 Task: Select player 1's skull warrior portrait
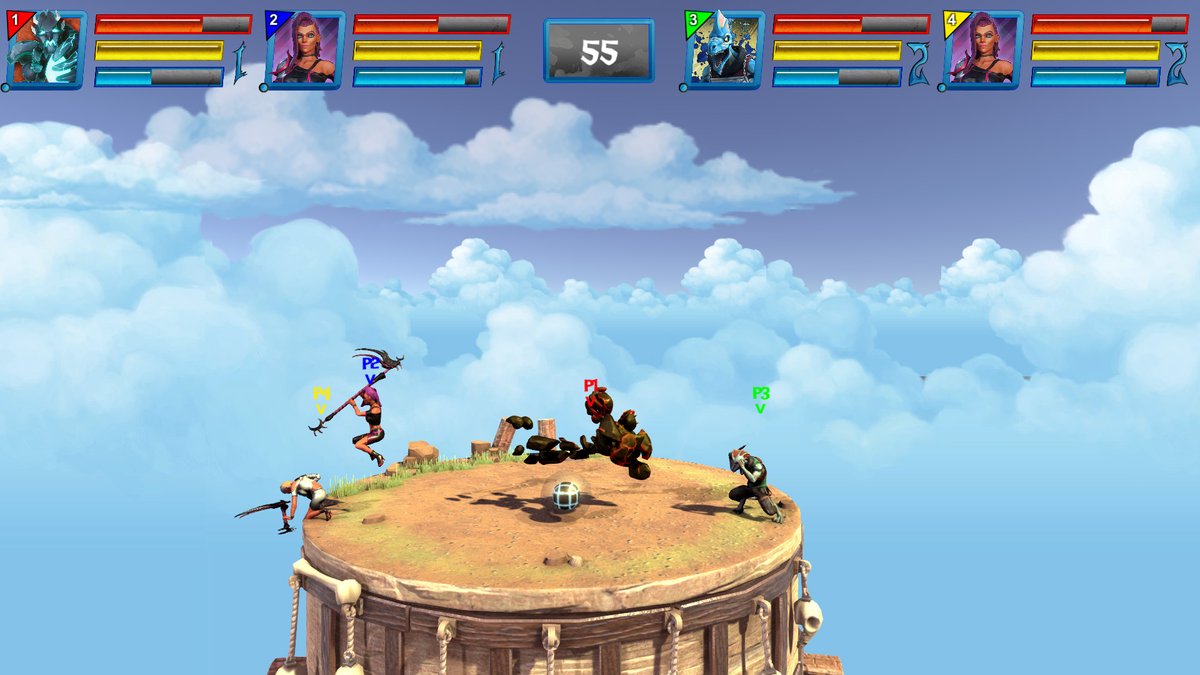[x=46, y=50]
